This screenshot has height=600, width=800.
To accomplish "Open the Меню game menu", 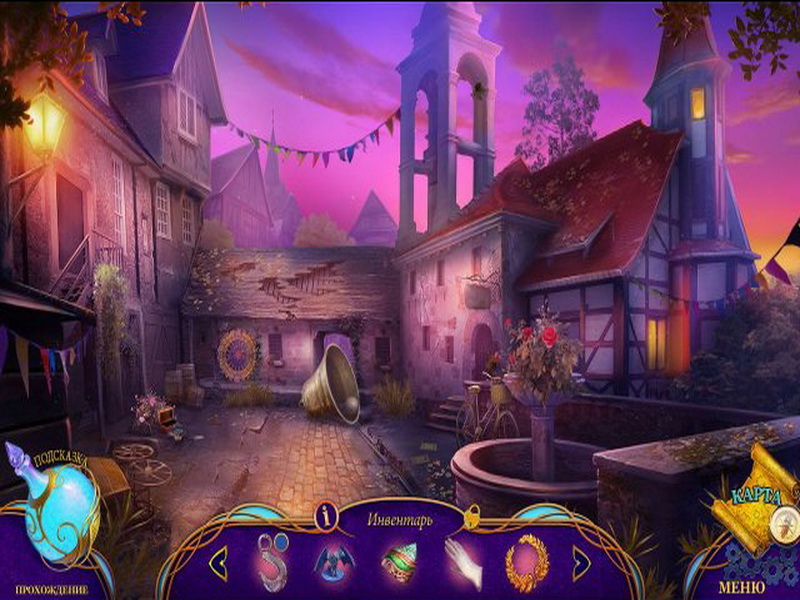I will point(743,587).
